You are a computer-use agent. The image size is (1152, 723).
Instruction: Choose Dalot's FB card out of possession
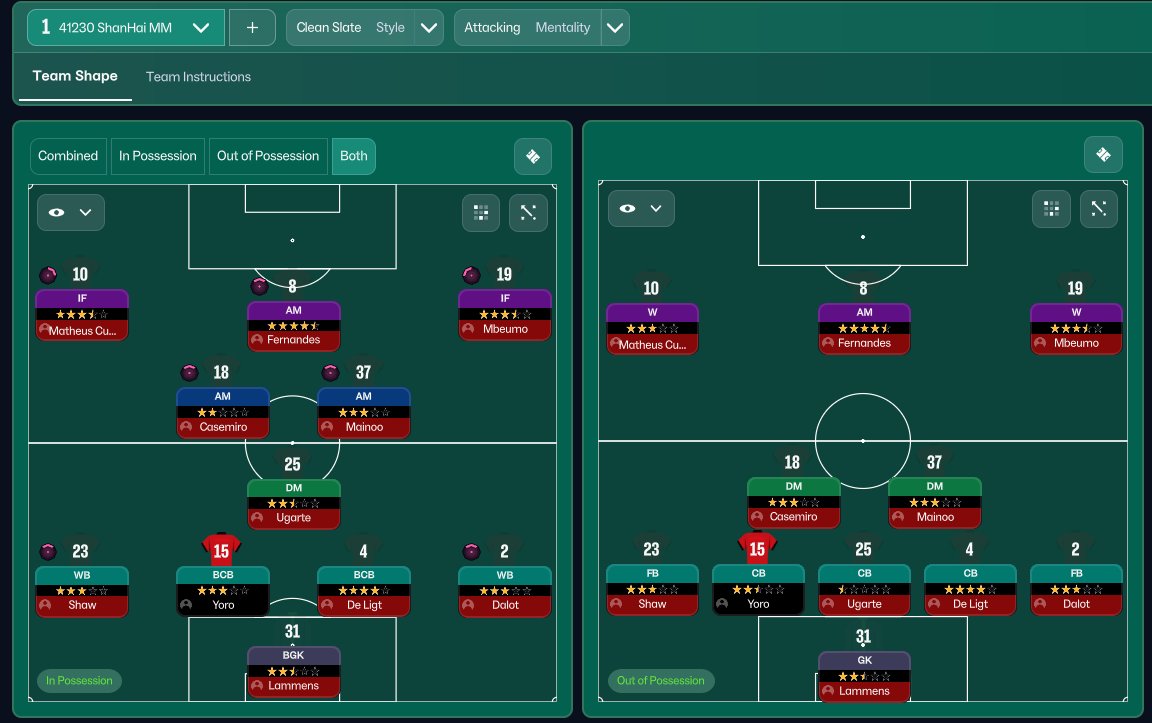pos(1076,590)
